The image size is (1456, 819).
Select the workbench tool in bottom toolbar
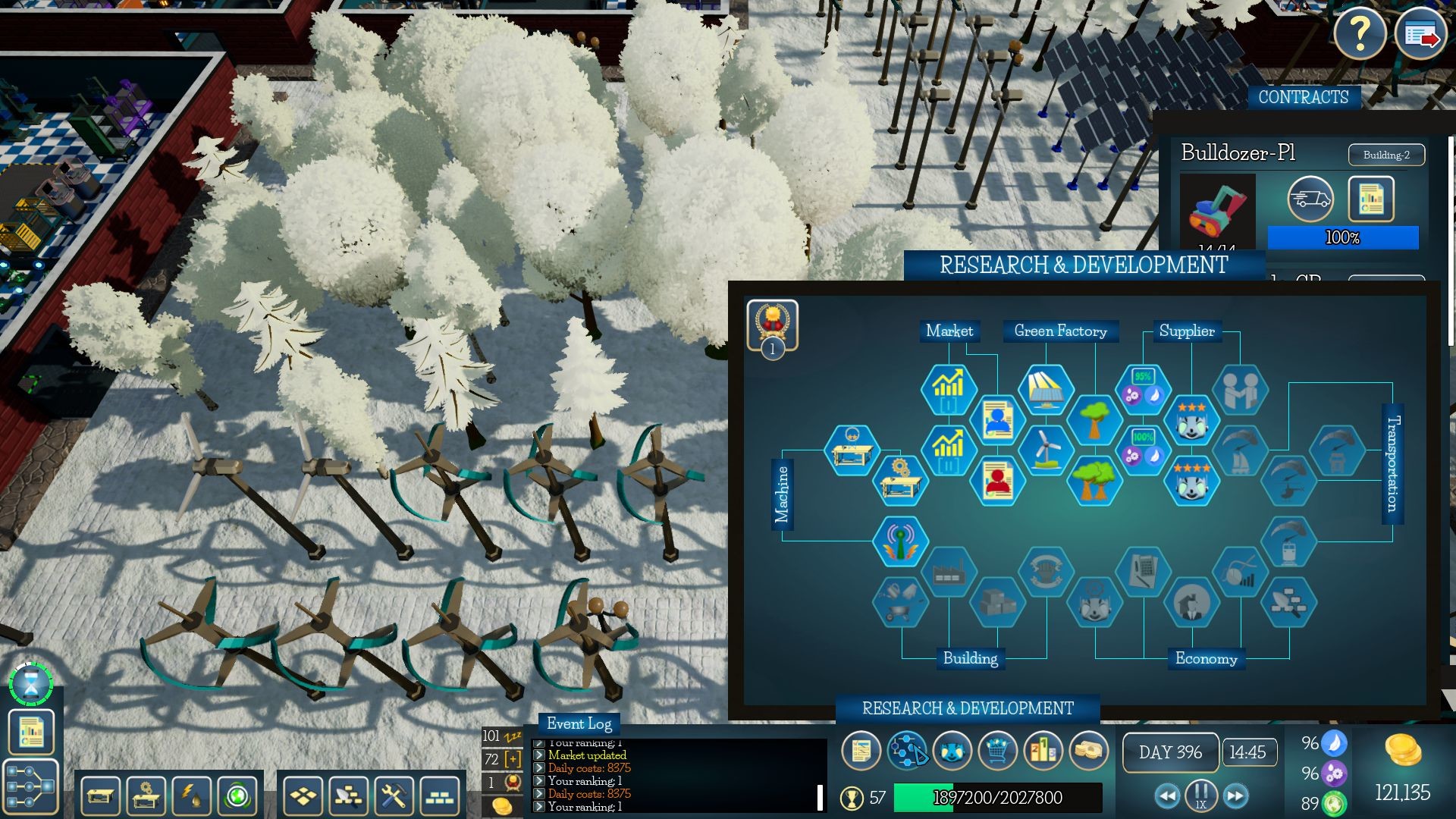point(99,798)
